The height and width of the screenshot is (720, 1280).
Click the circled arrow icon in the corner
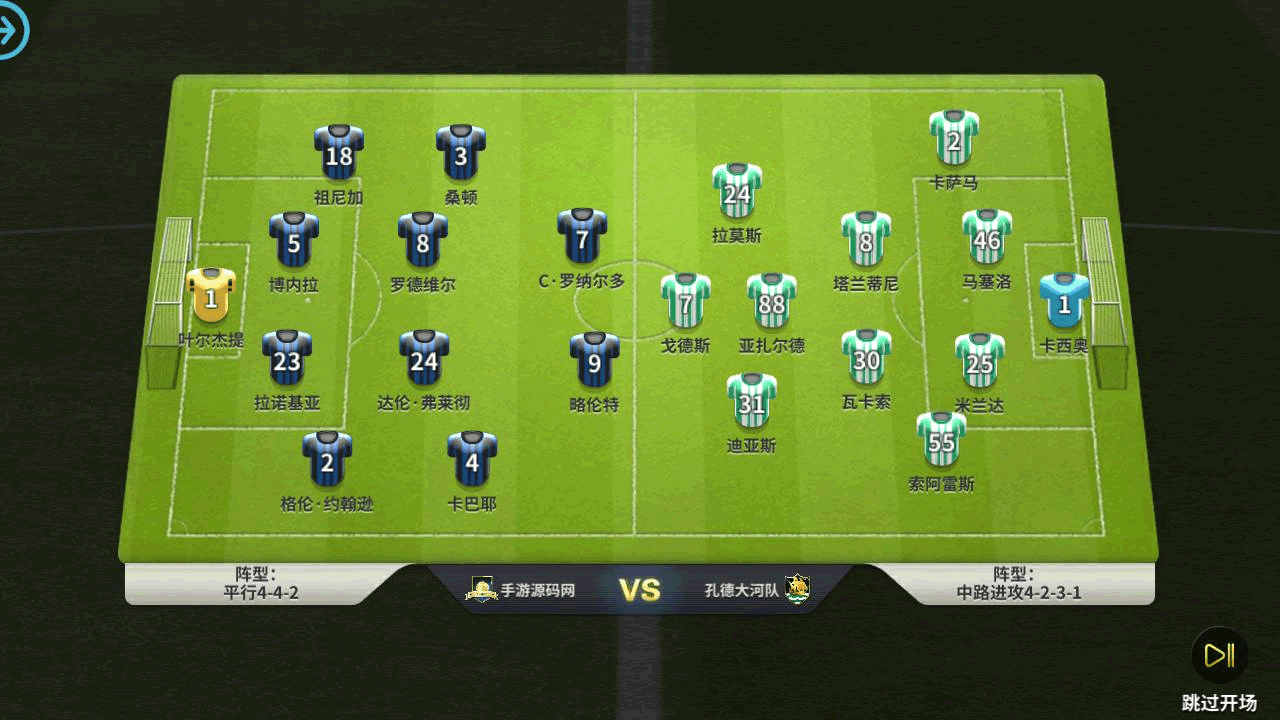tap(10, 31)
